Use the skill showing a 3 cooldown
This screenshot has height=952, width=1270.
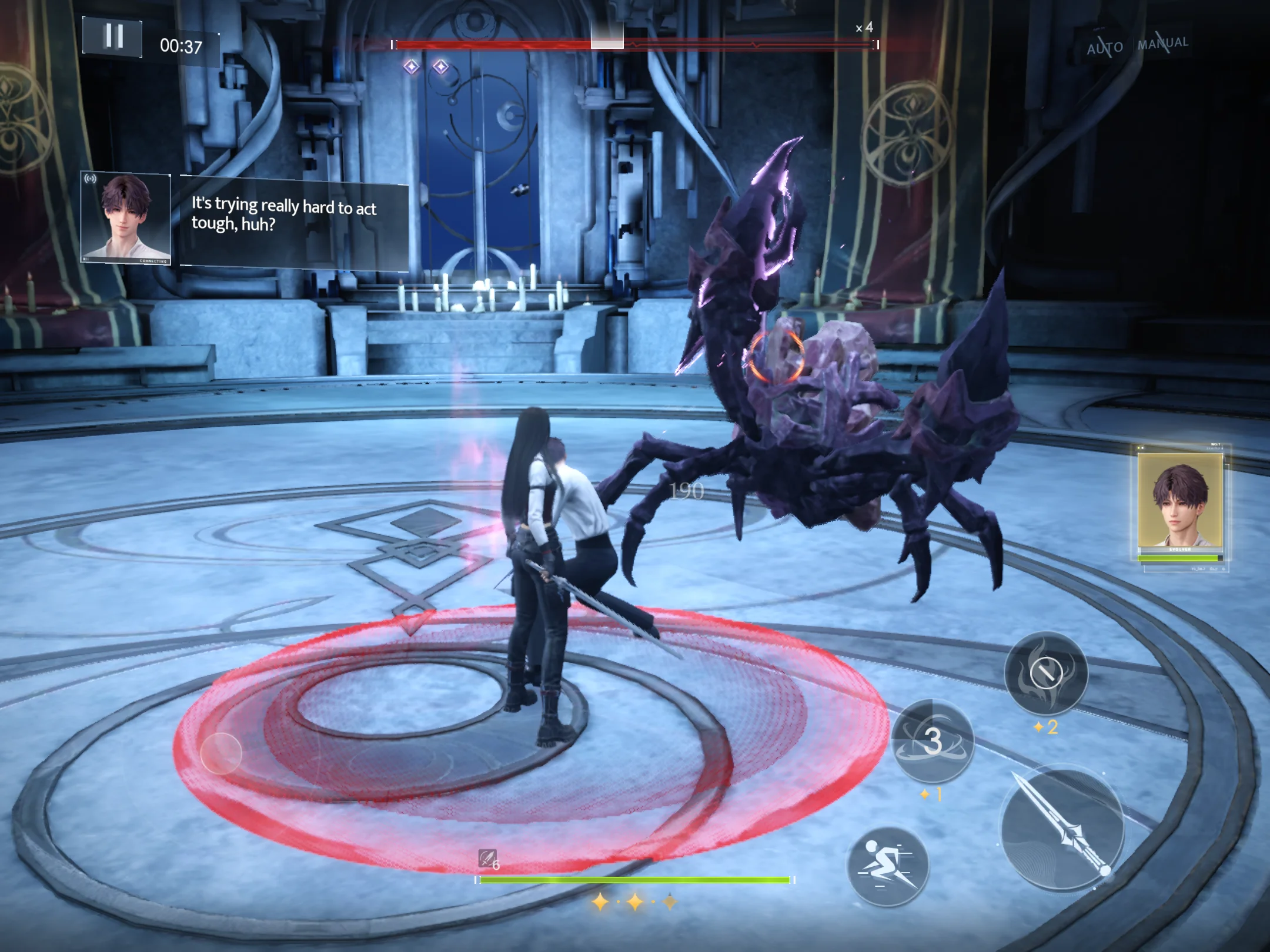pos(933,740)
